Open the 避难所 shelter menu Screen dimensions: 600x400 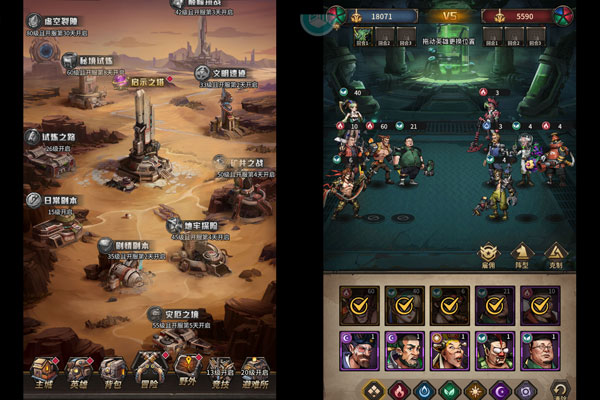(x=253, y=374)
